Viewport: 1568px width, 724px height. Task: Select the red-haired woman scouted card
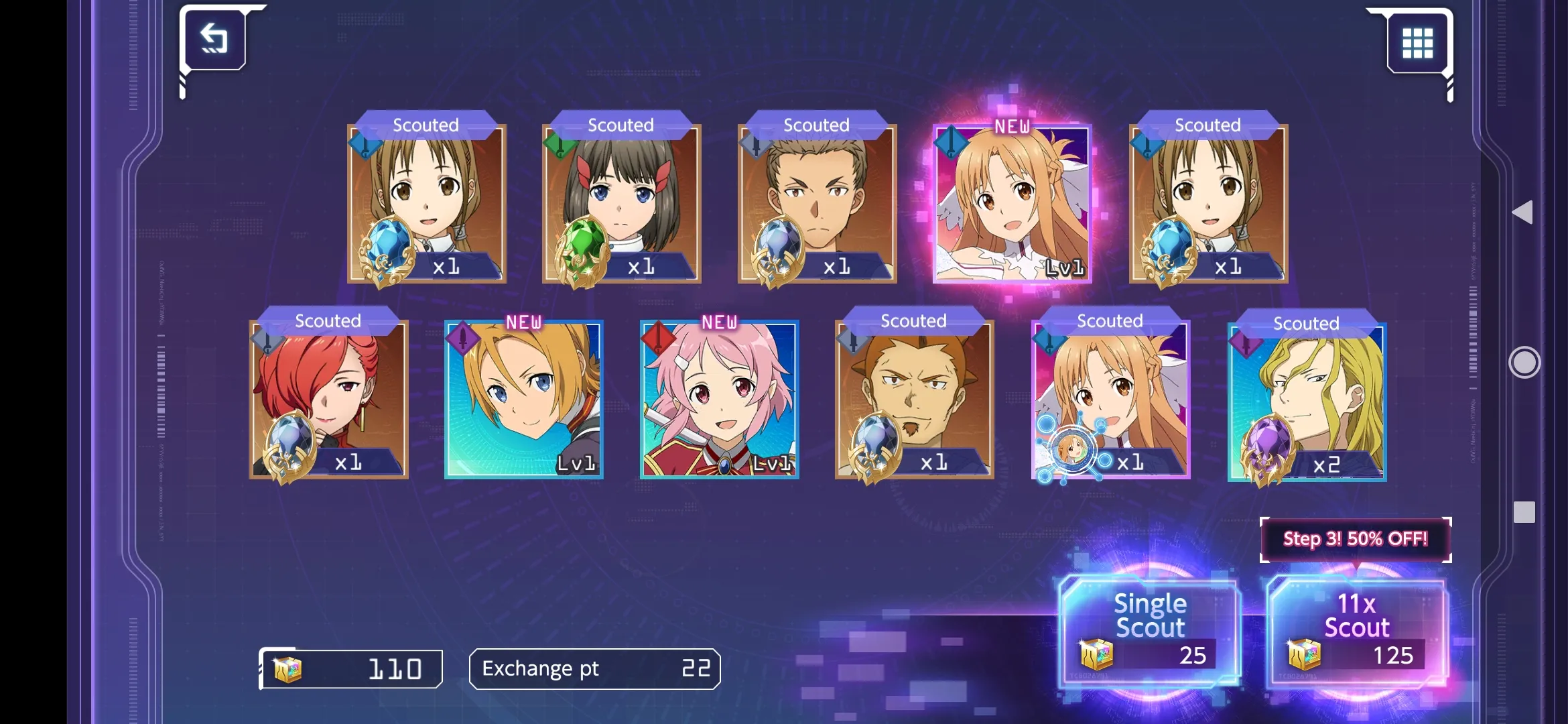(x=328, y=399)
